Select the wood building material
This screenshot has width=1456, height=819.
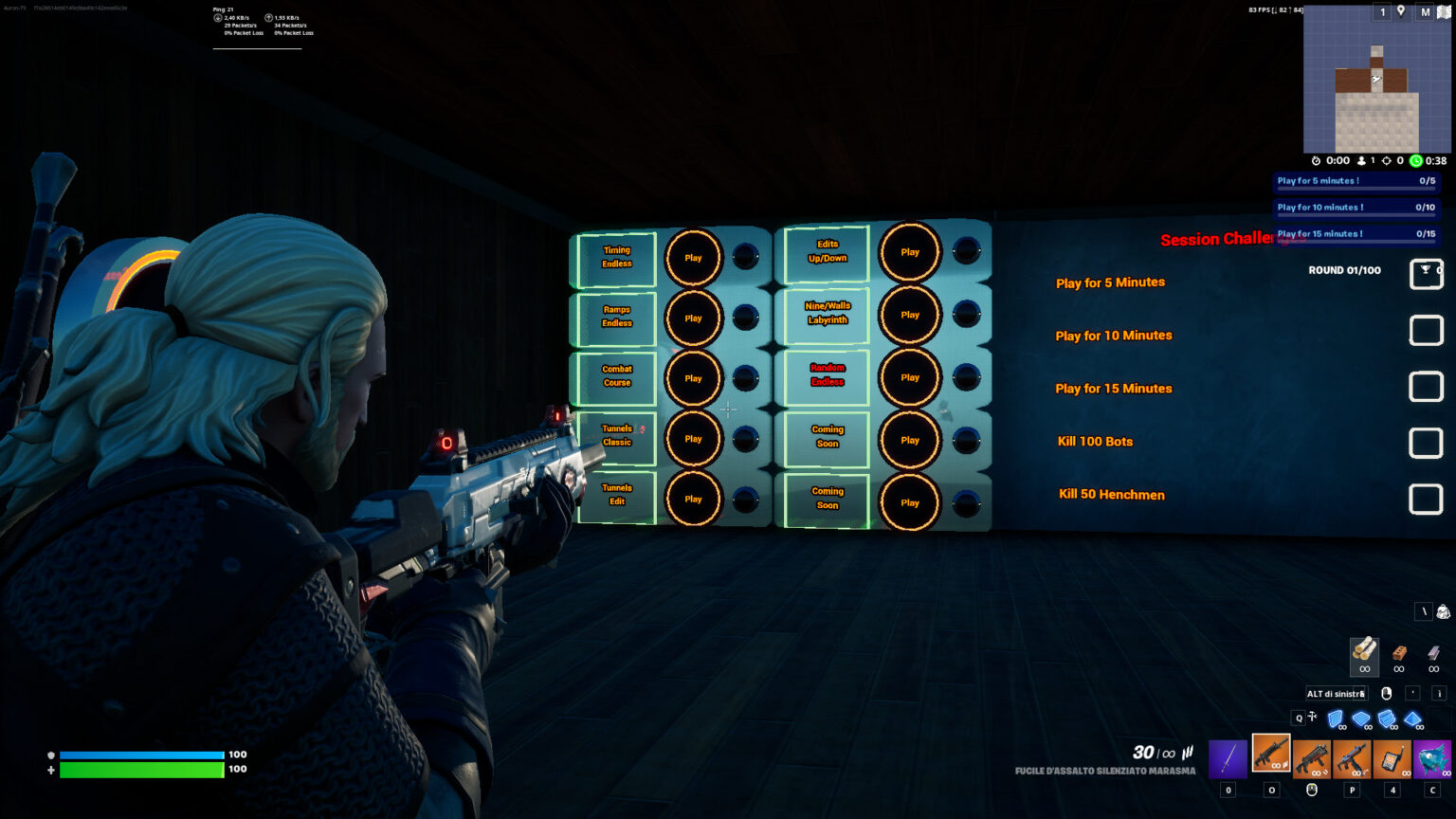coord(1364,651)
